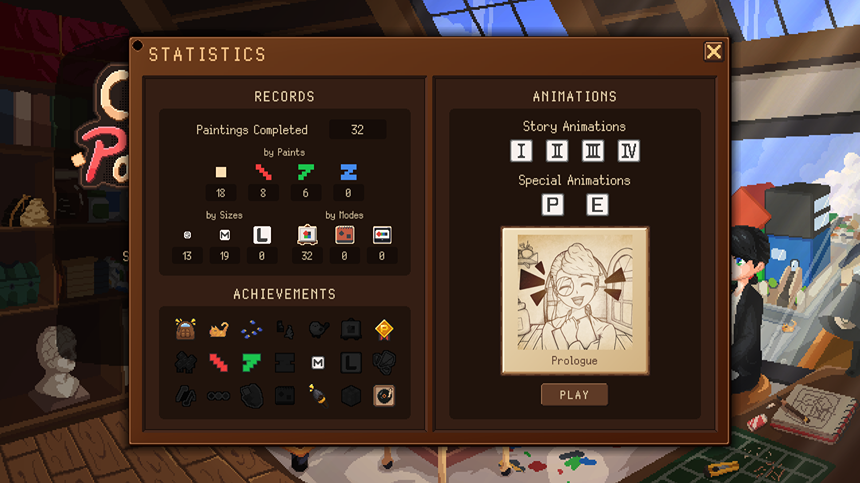The height and width of the screenshot is (483, 860).
Task: View the white M achievement icon
Action: (x=317, y=361)
